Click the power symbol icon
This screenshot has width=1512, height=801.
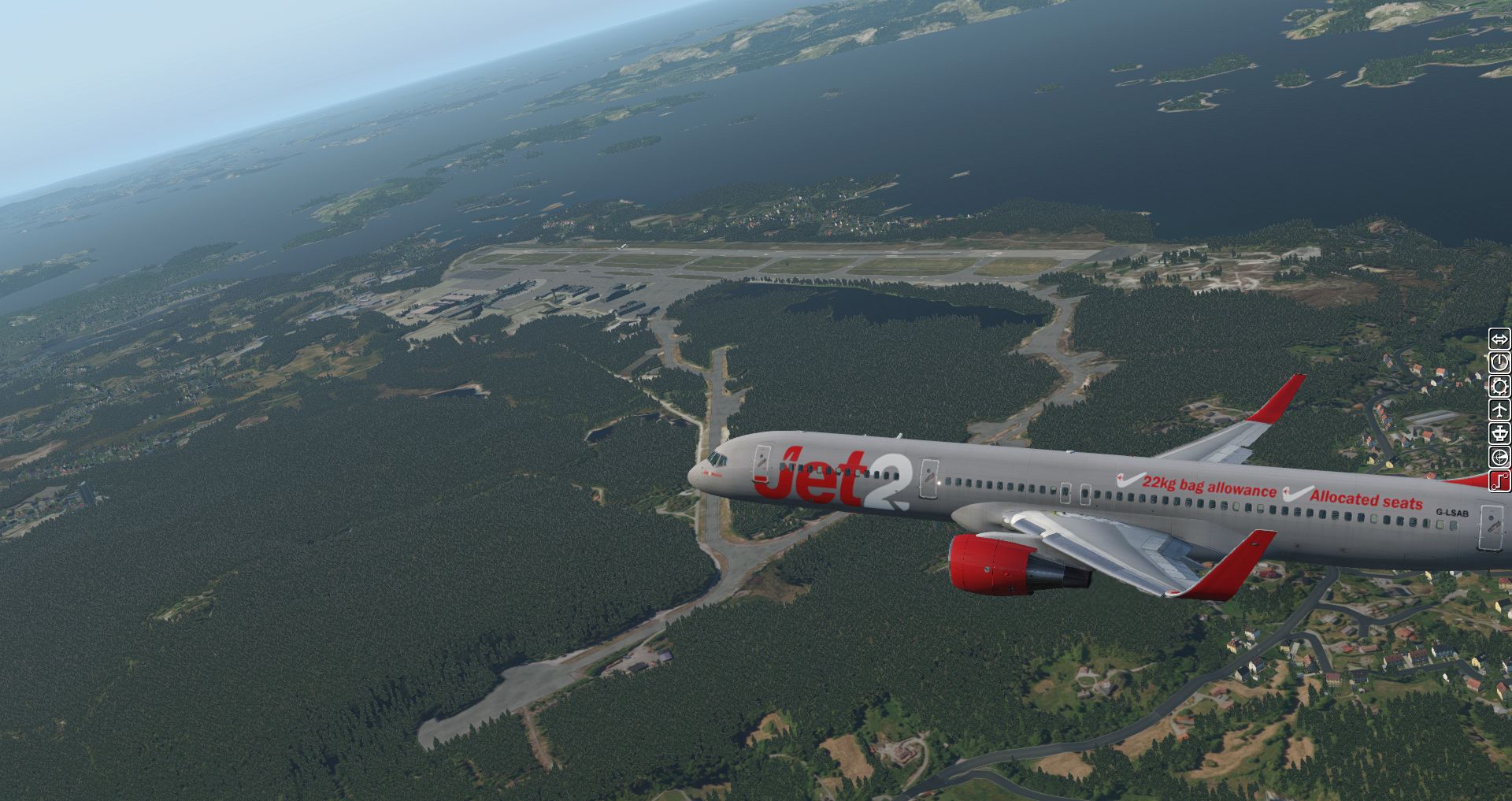tap(1499, 362)
